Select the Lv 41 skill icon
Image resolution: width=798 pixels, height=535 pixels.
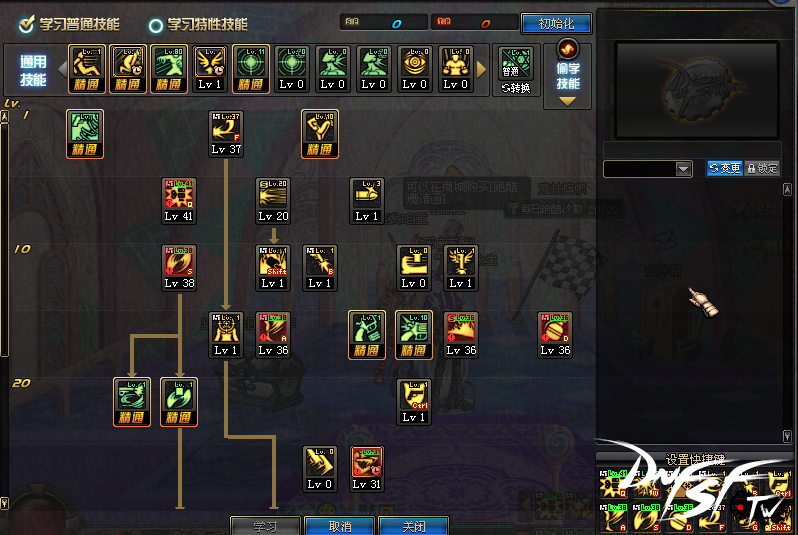[x=179, y=200]
